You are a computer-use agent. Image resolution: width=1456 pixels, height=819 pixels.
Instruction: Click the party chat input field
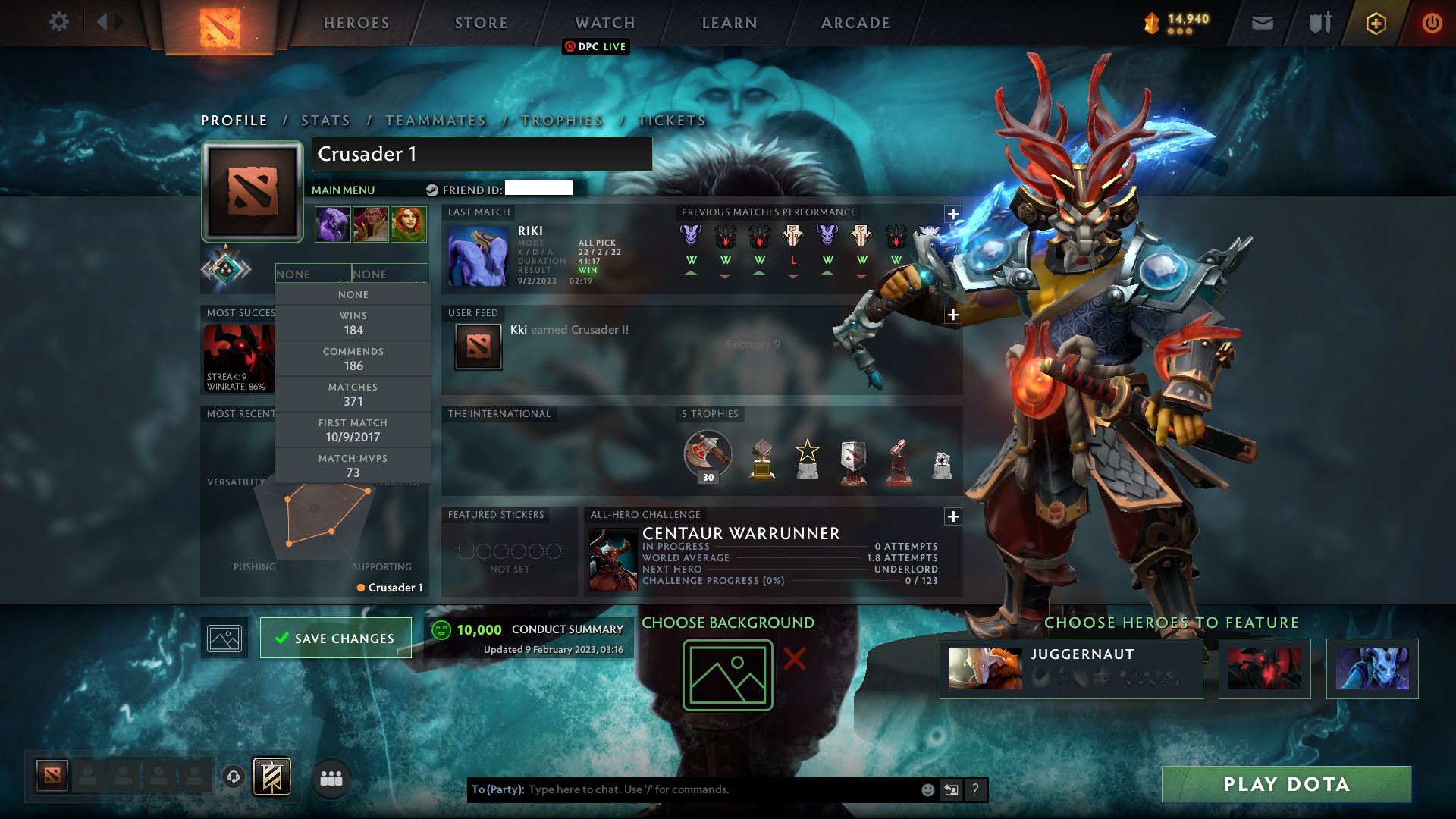pos(682,789)
